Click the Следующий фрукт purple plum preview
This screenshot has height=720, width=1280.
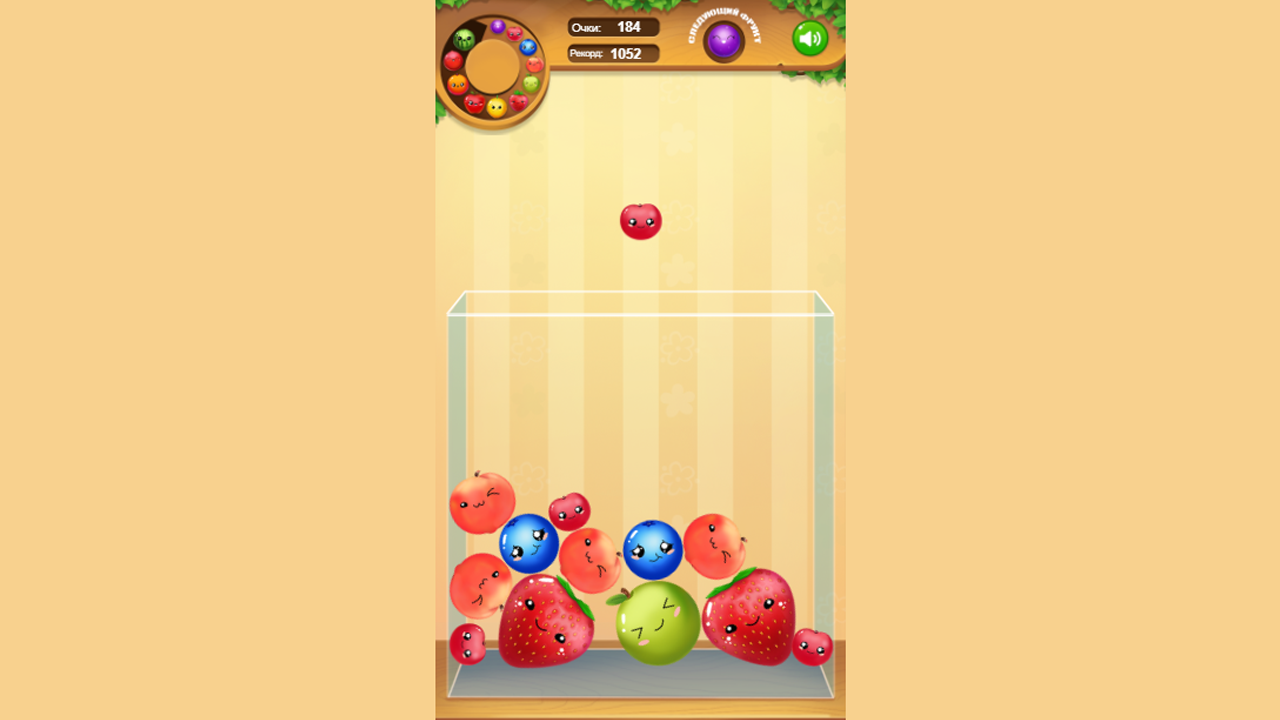(723, 40)
